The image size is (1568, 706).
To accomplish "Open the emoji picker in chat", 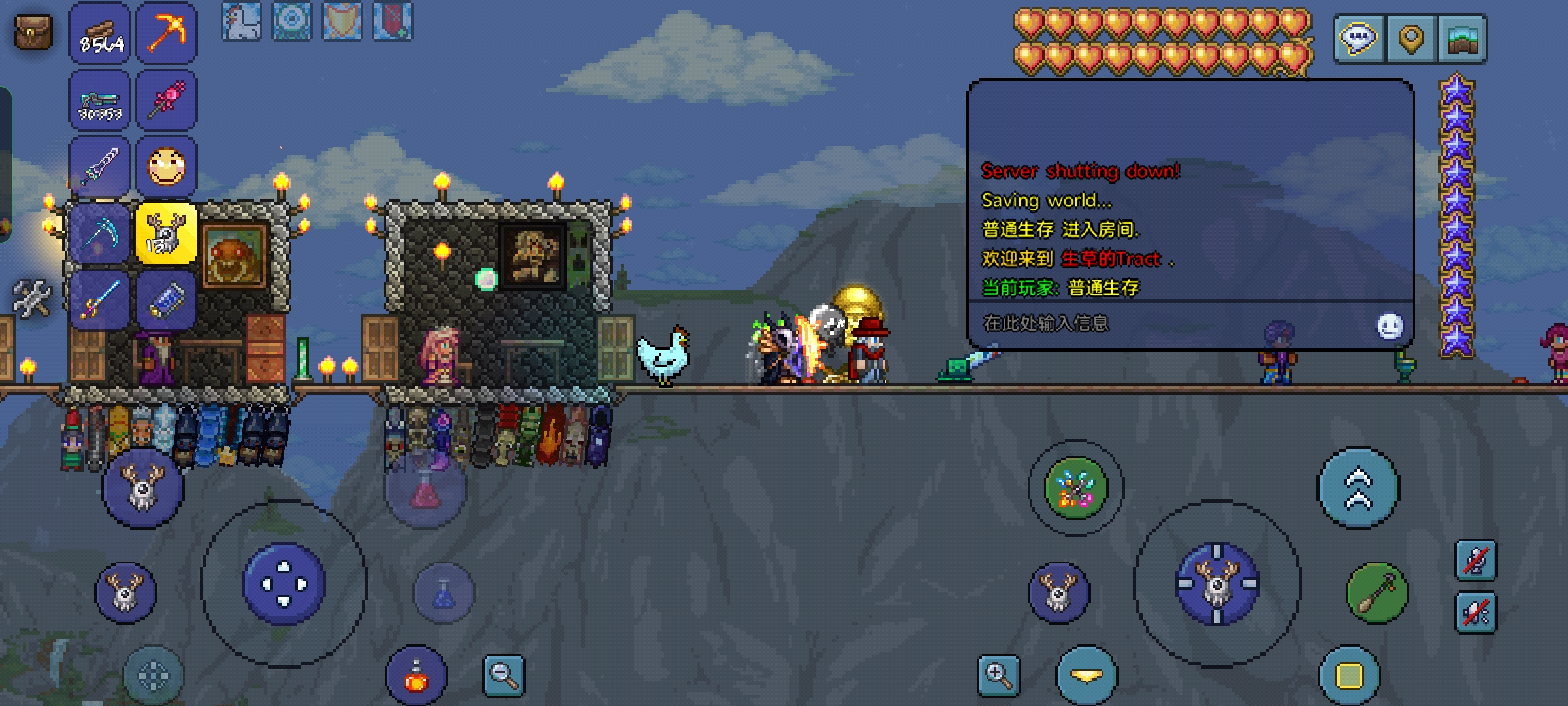I will click(x=1390, y=325).
